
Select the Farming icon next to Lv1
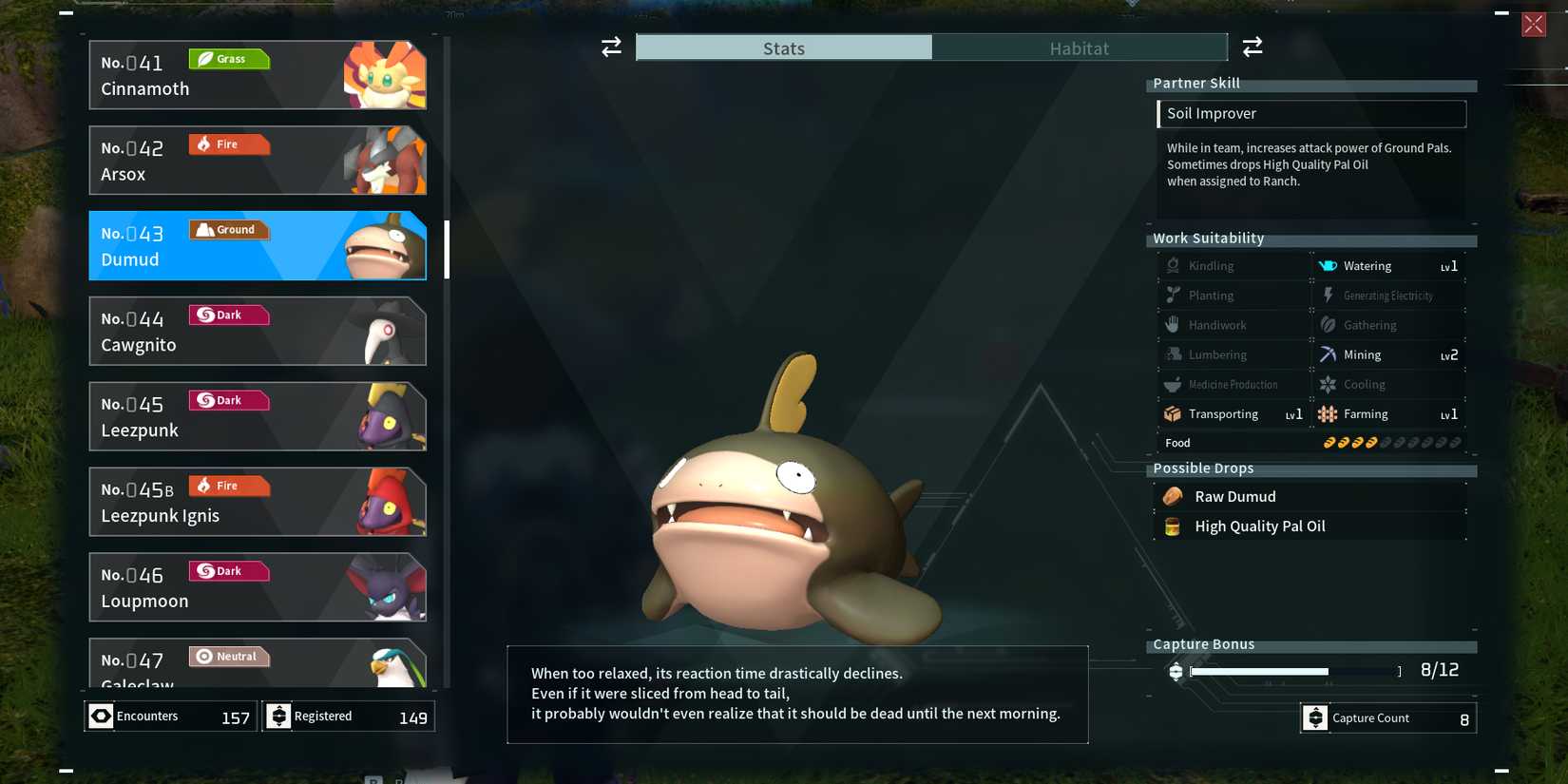click(1328, 413)
